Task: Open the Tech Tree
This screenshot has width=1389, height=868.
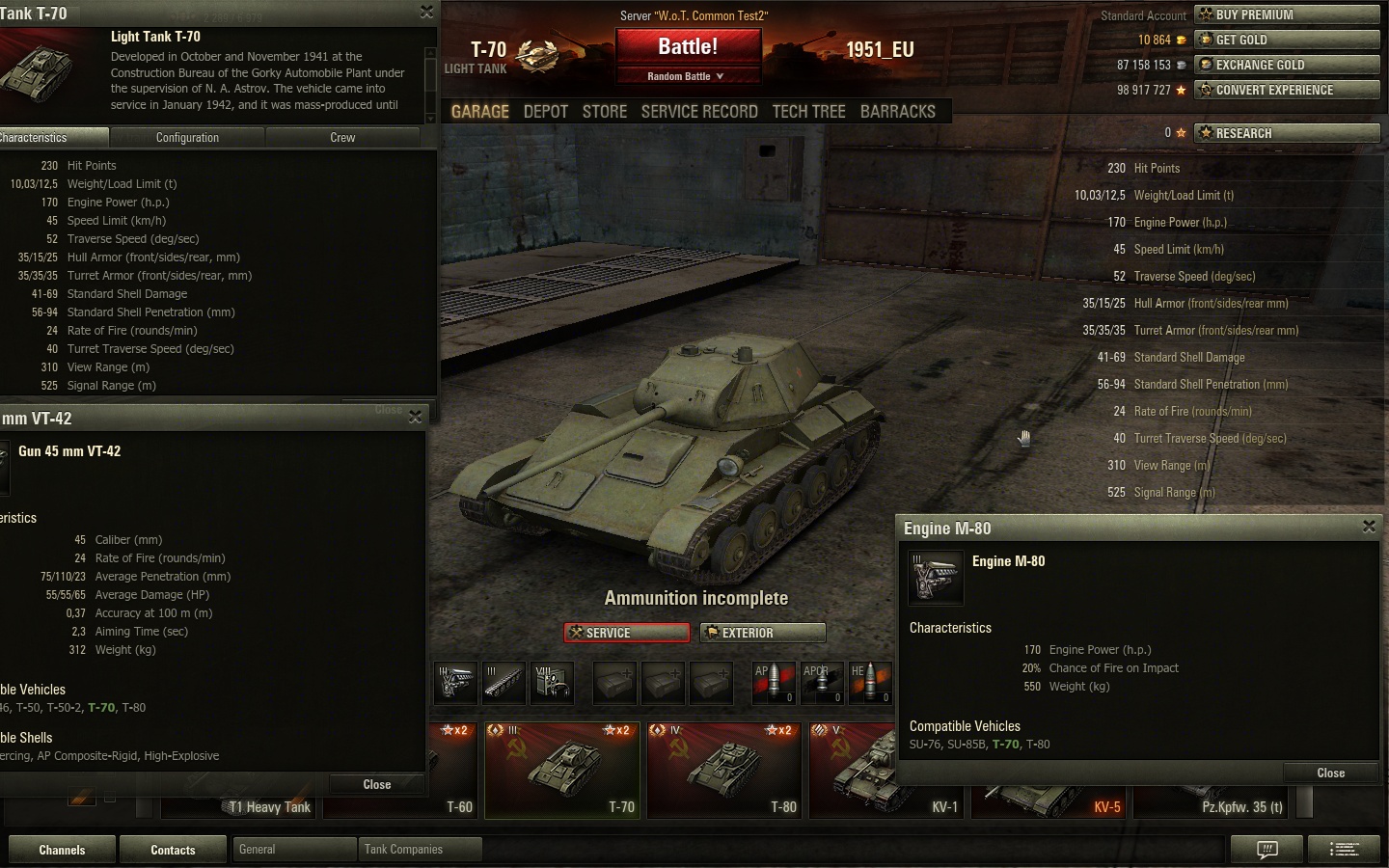Action: [808, 112]
